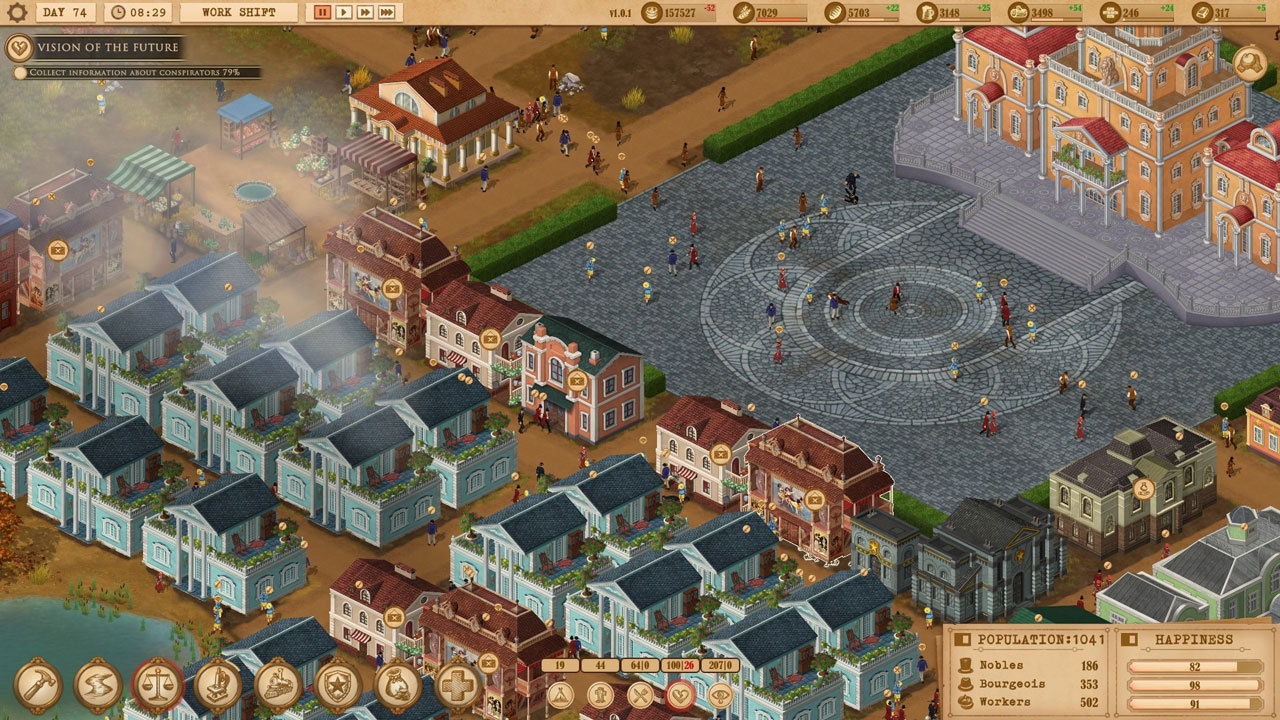Pause the game
1280x720 pixels.
[x=322, y=13]
